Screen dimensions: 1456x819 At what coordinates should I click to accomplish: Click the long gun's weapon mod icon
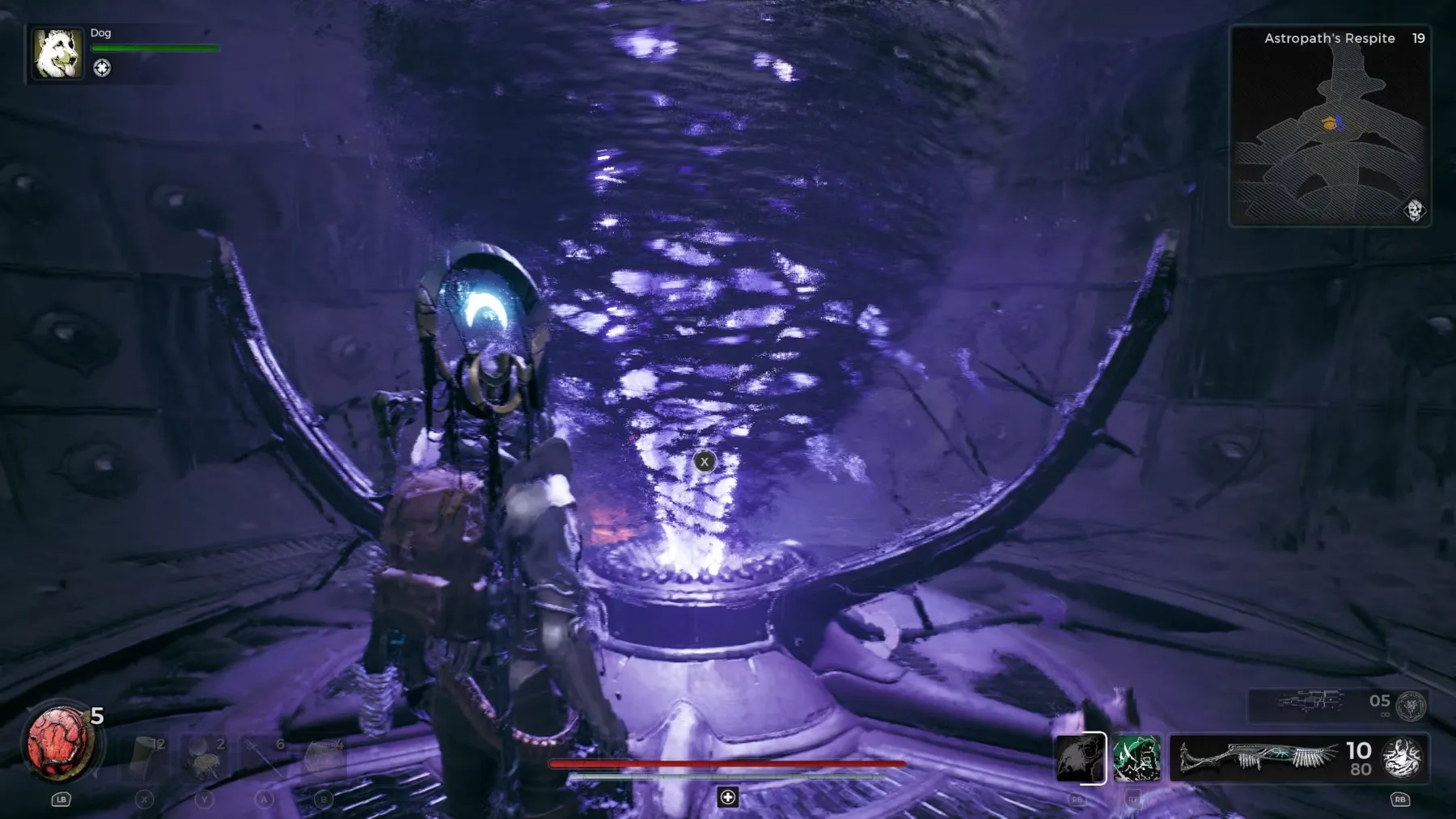(1403, 758)
